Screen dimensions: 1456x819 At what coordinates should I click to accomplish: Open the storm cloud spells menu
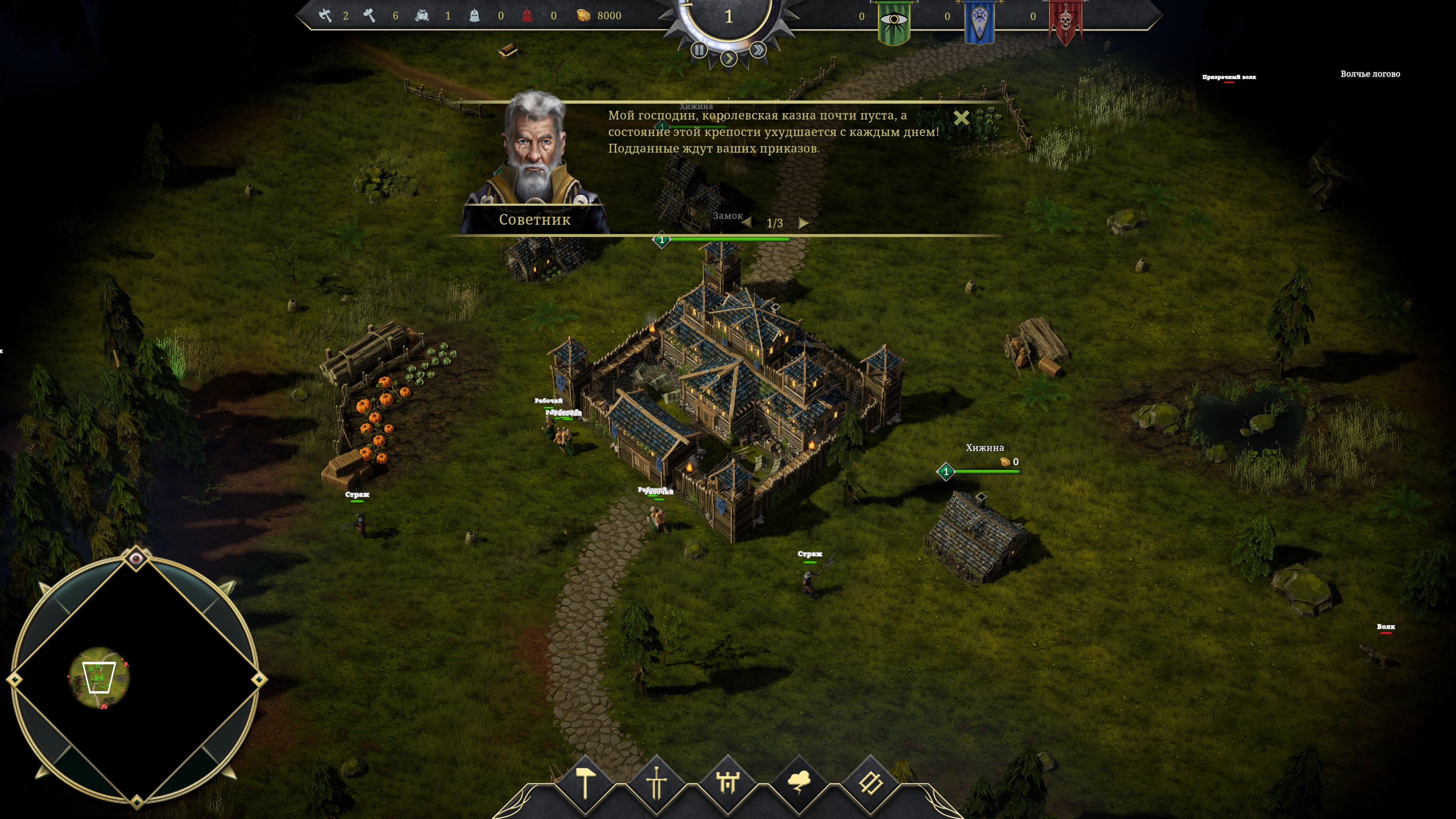point(799,783)
